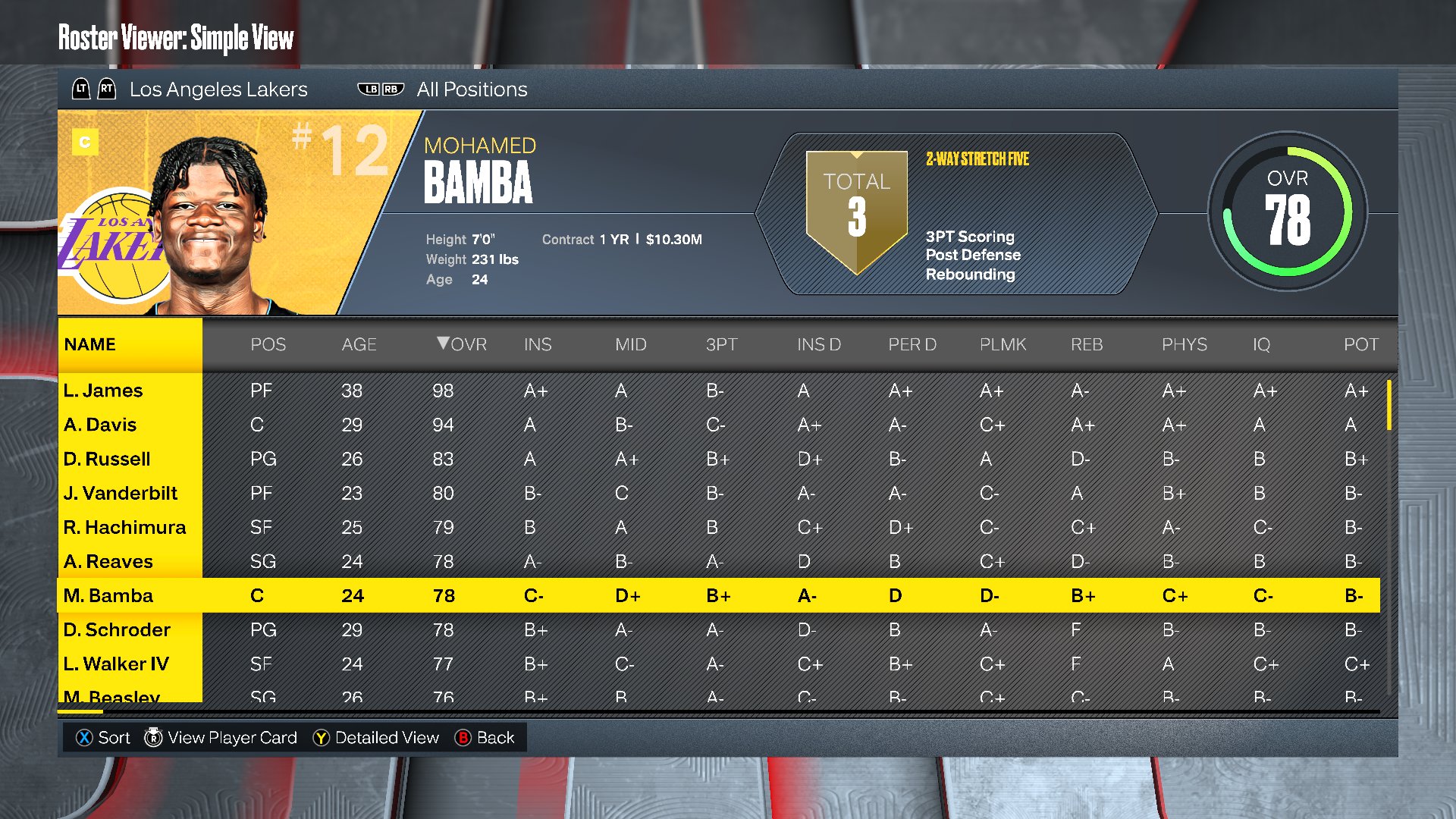Sort by the POT column header

click(1360, 344)
